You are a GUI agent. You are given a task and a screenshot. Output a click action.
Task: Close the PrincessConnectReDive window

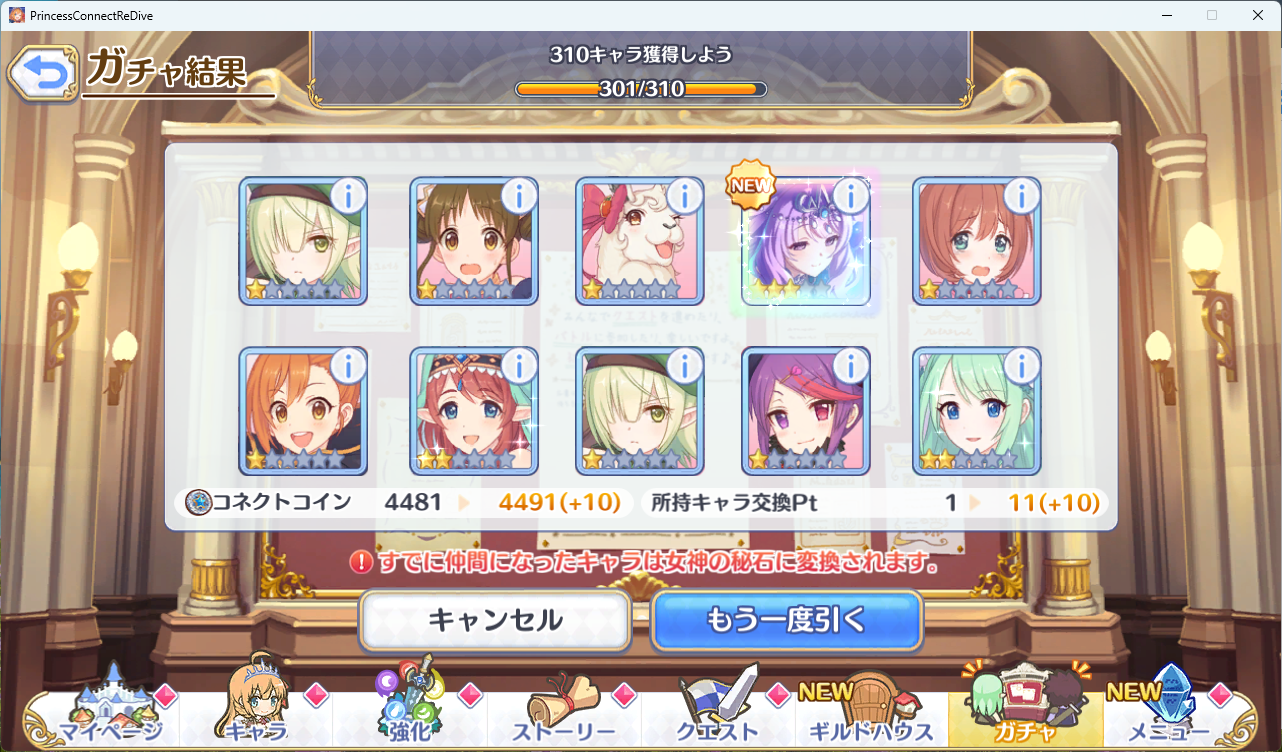(1258, 15)
